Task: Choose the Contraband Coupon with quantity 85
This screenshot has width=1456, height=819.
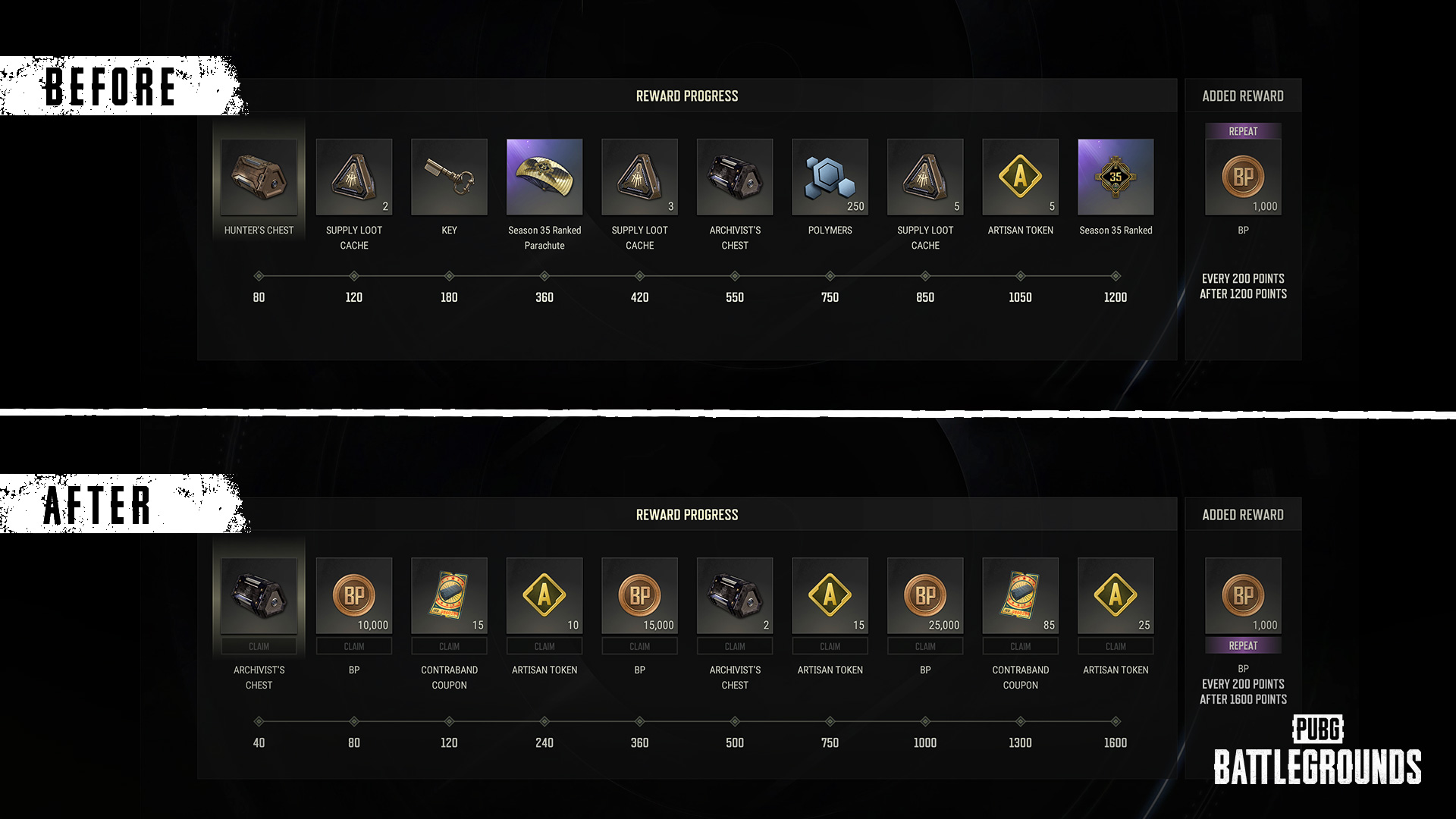Action: pyautogui.click(x=1020, y=595)
